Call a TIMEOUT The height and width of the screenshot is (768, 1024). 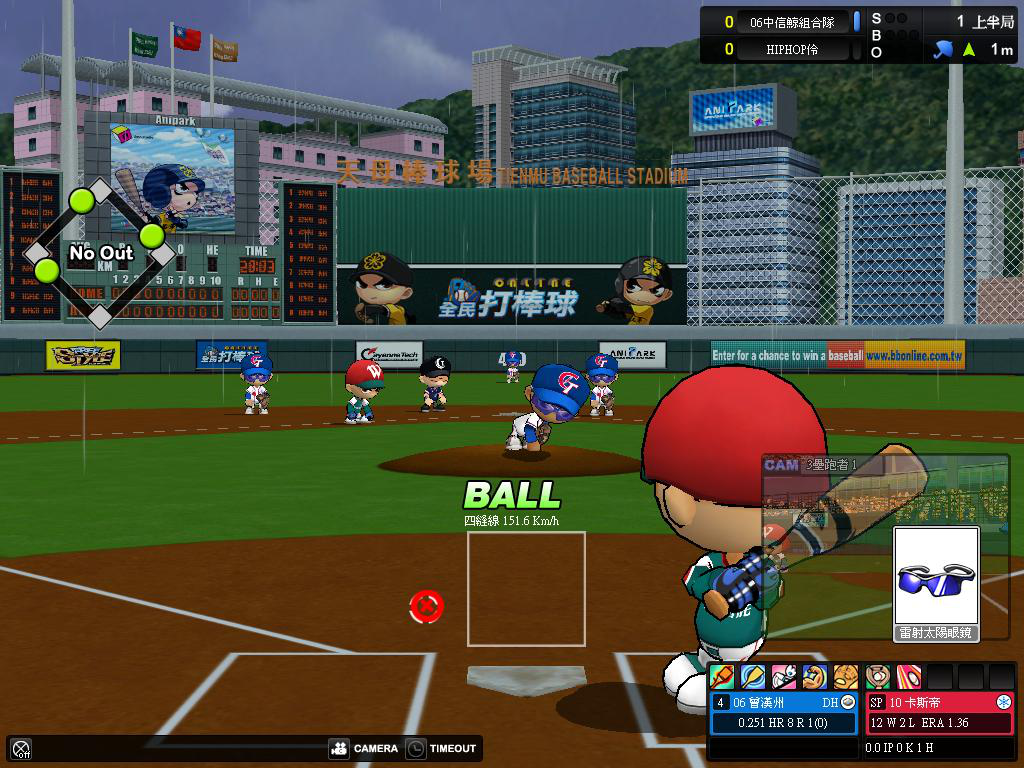click(x=442, y=748)
